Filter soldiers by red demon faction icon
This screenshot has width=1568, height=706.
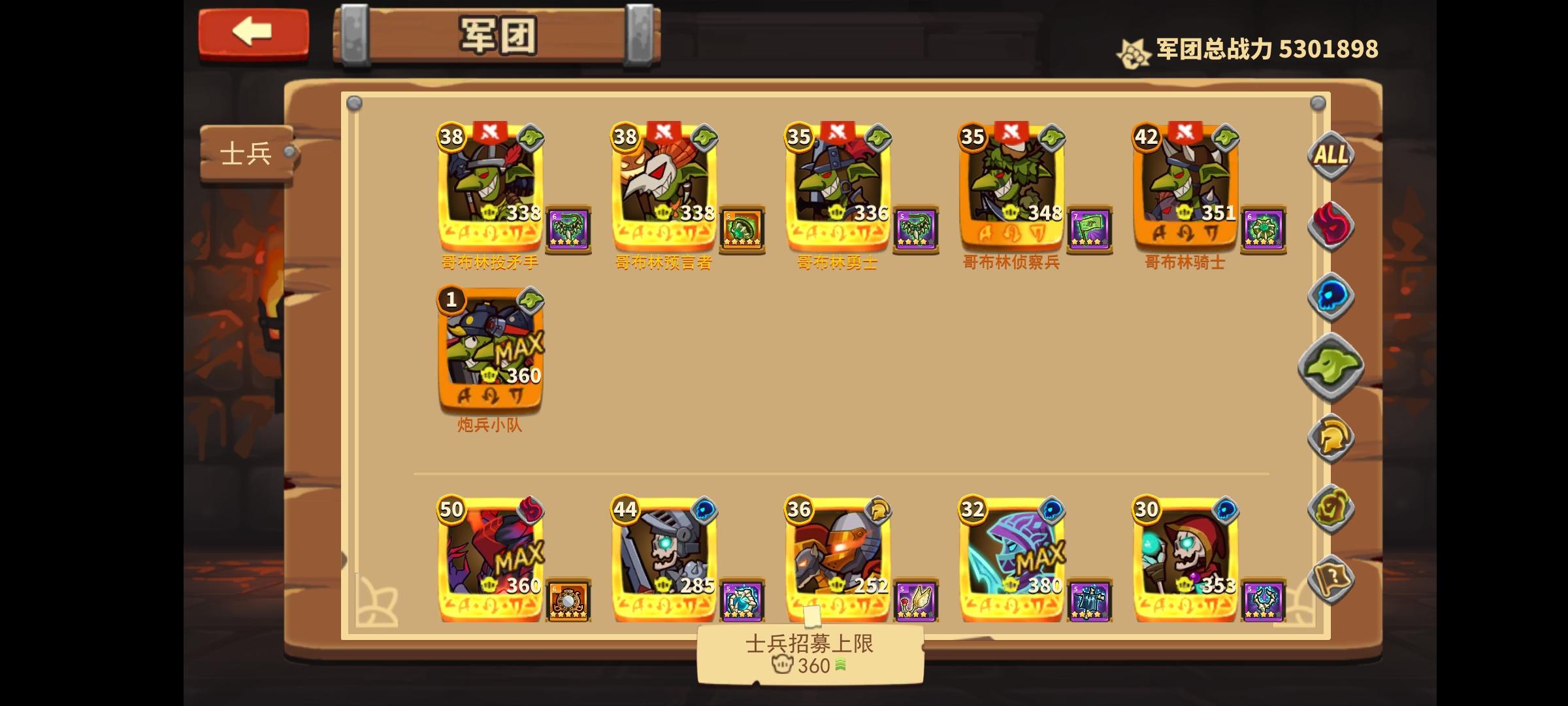(x=1331, y=226)
